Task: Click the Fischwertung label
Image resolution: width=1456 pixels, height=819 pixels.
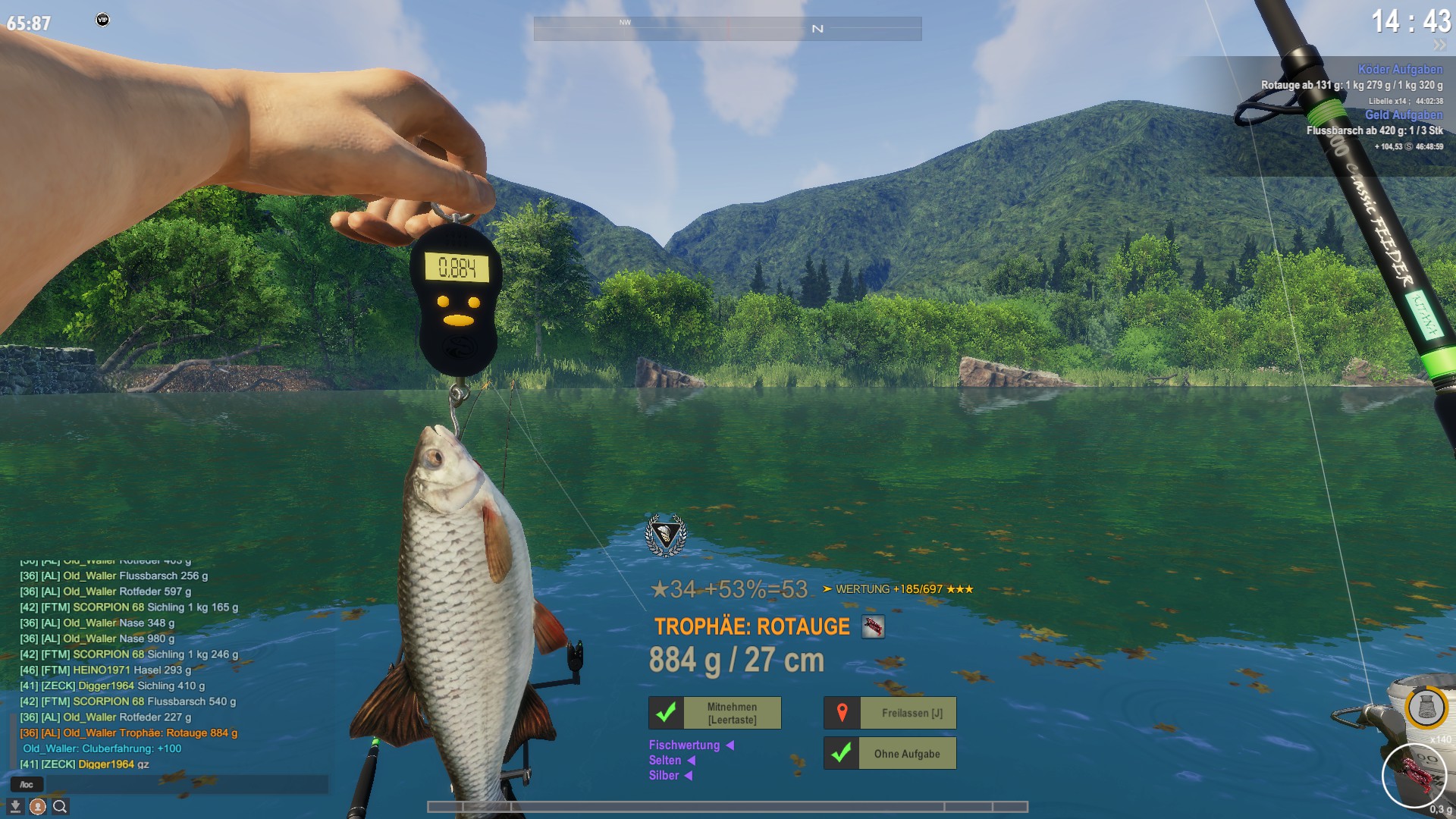Action: [684, 745]
